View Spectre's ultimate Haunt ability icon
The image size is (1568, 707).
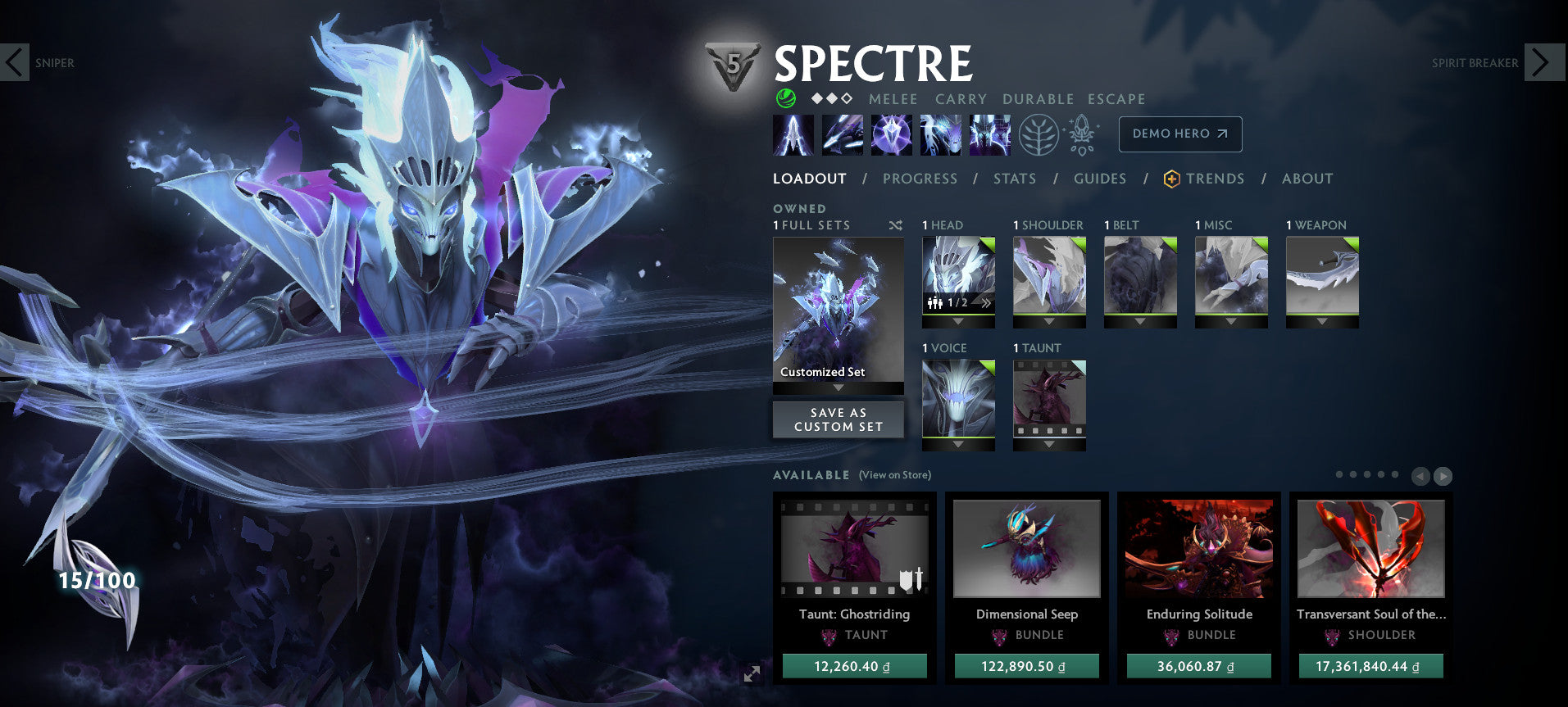click(987, 134)
